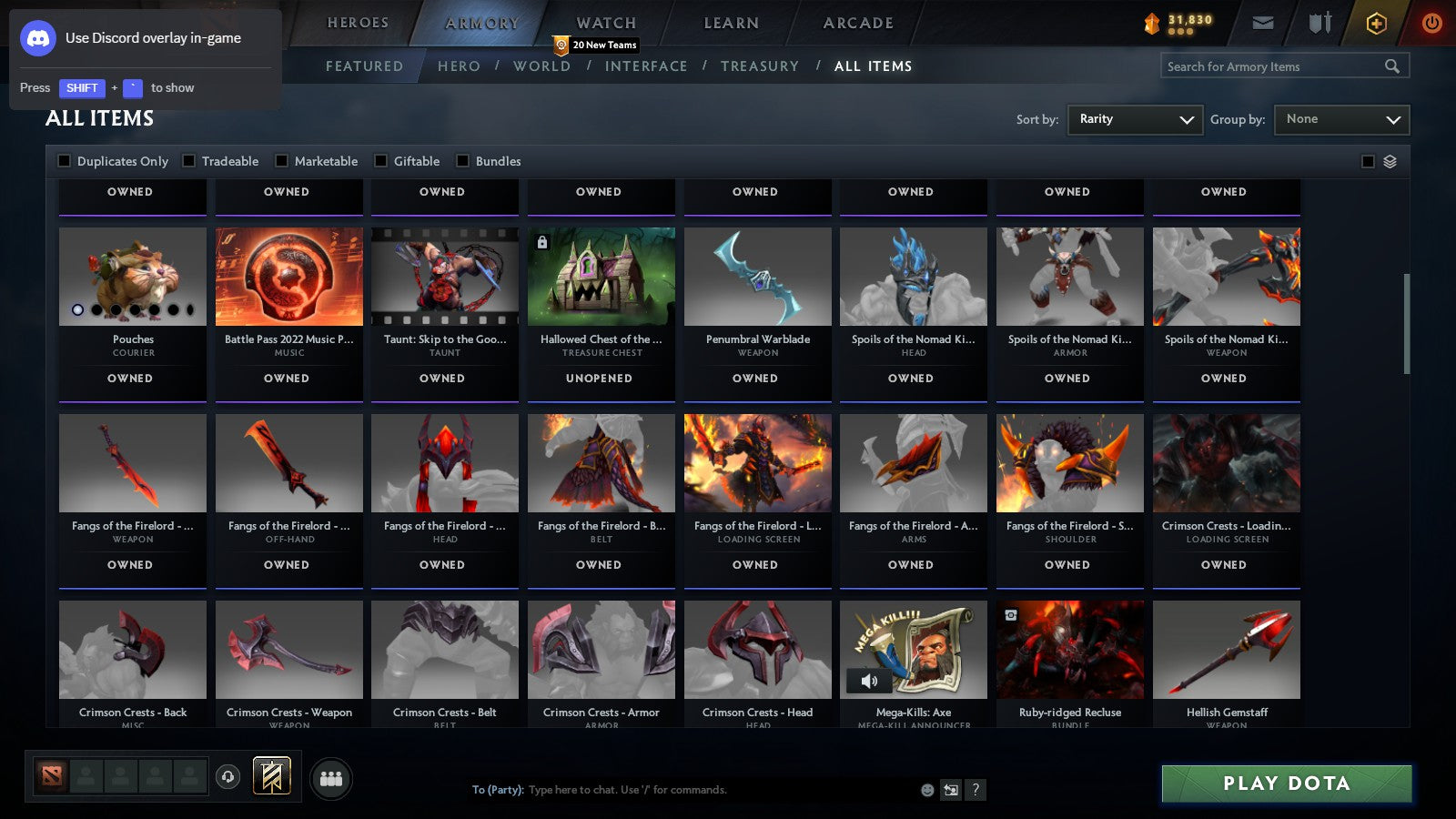This screenshot has height=819, width=1456.
Task: Open the mail/notifications envelope icon
Action: [x=1262, y=23]
